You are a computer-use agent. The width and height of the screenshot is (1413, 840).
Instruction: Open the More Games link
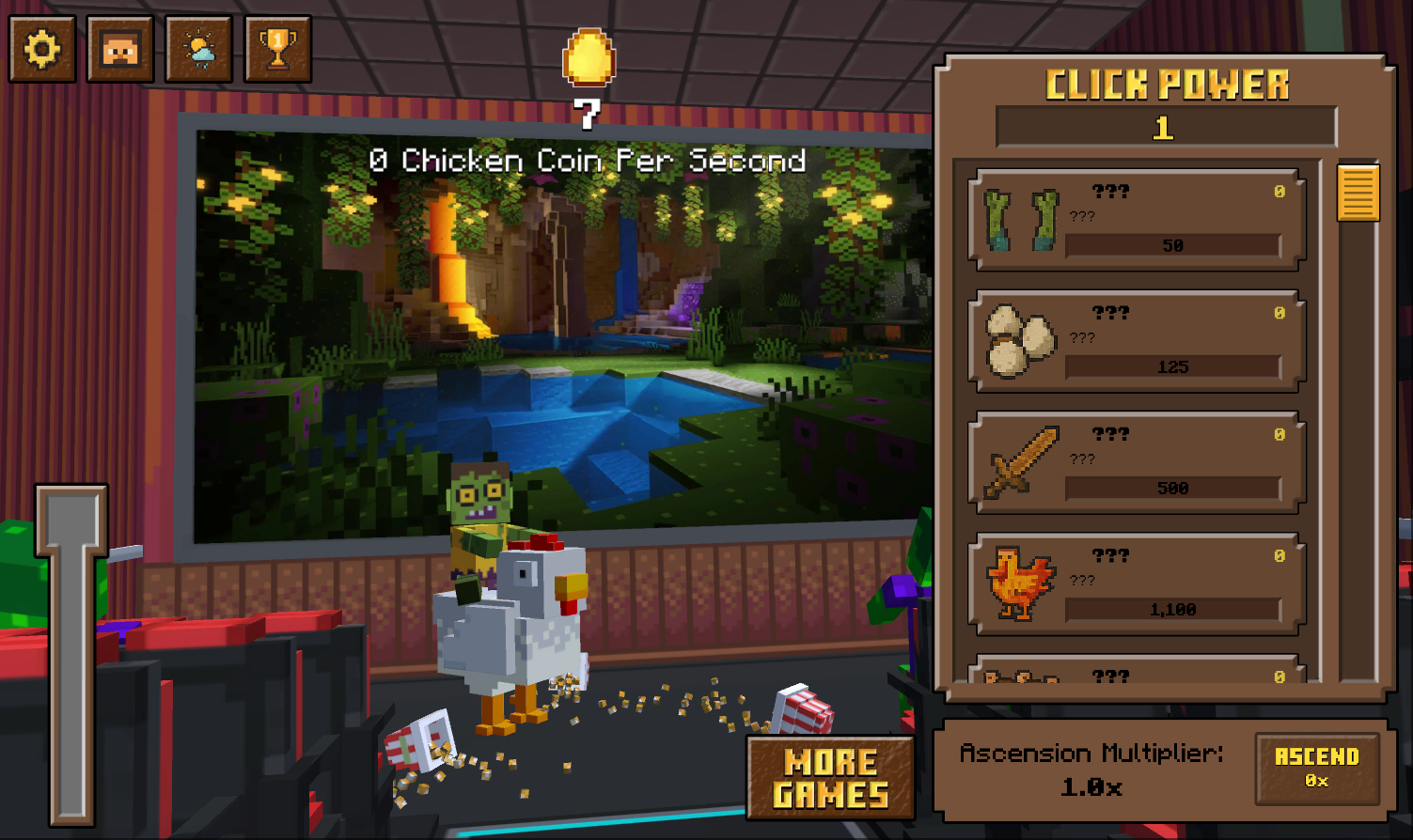point(831,778)
